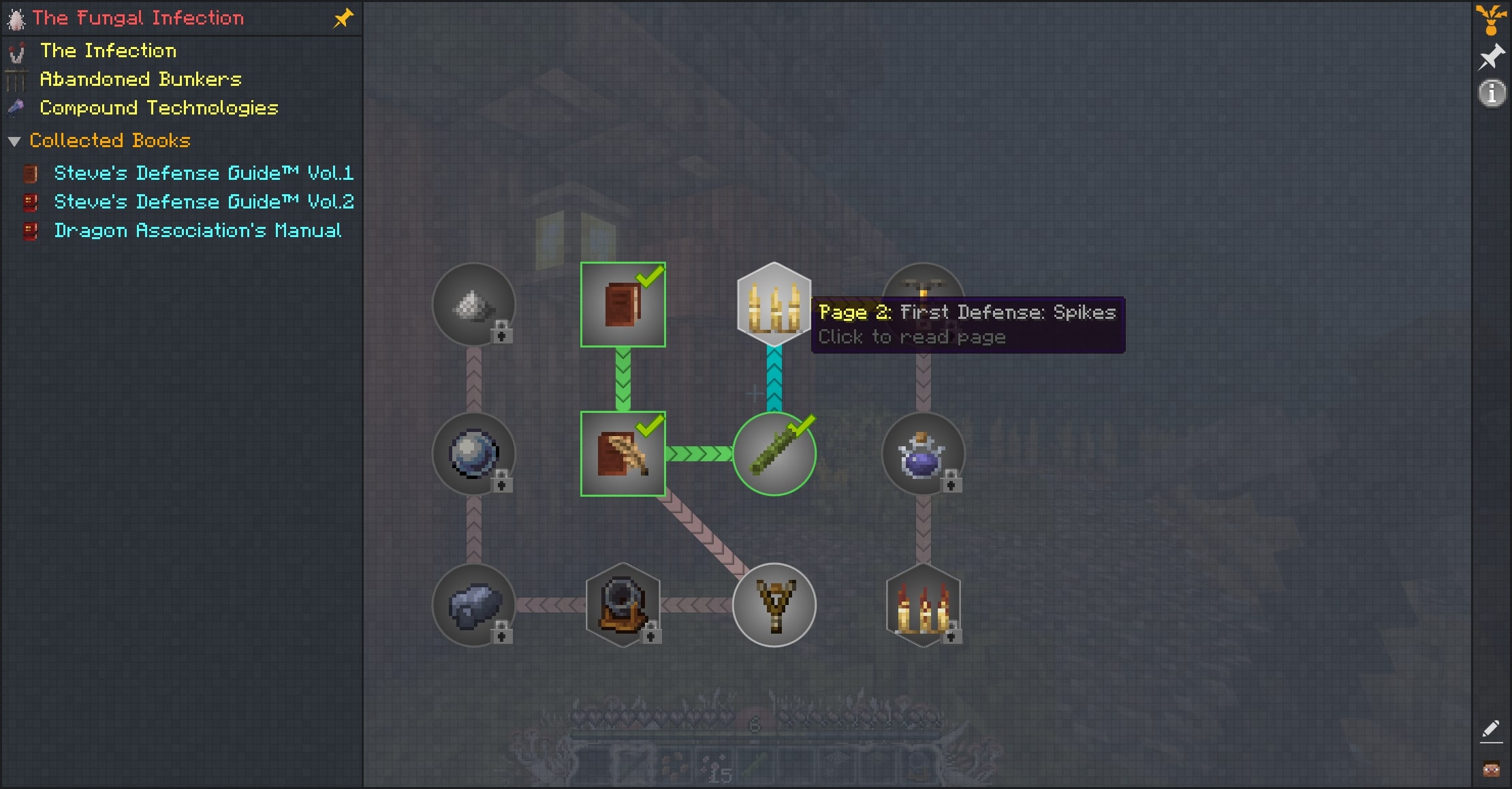
Task: Select the Abandoned Bunkers chapter
Action: [x=140, y=80]
